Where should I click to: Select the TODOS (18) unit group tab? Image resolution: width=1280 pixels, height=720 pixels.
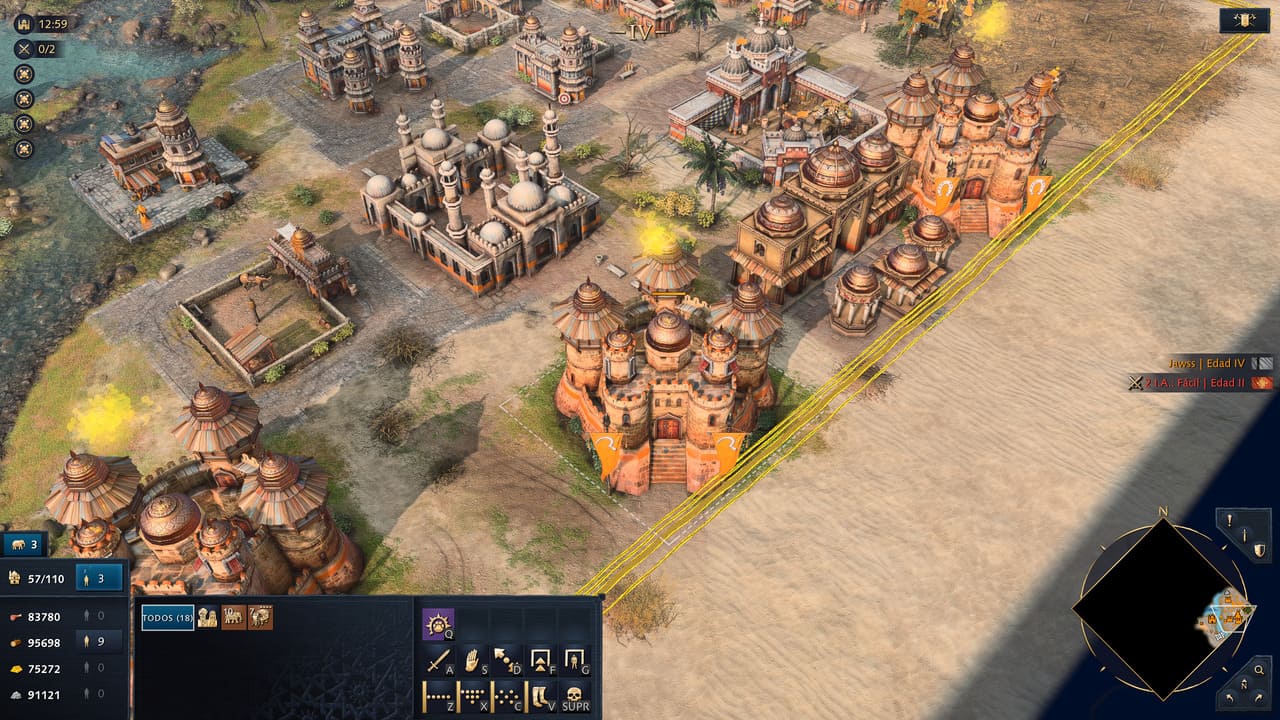(x=167, y=618)
